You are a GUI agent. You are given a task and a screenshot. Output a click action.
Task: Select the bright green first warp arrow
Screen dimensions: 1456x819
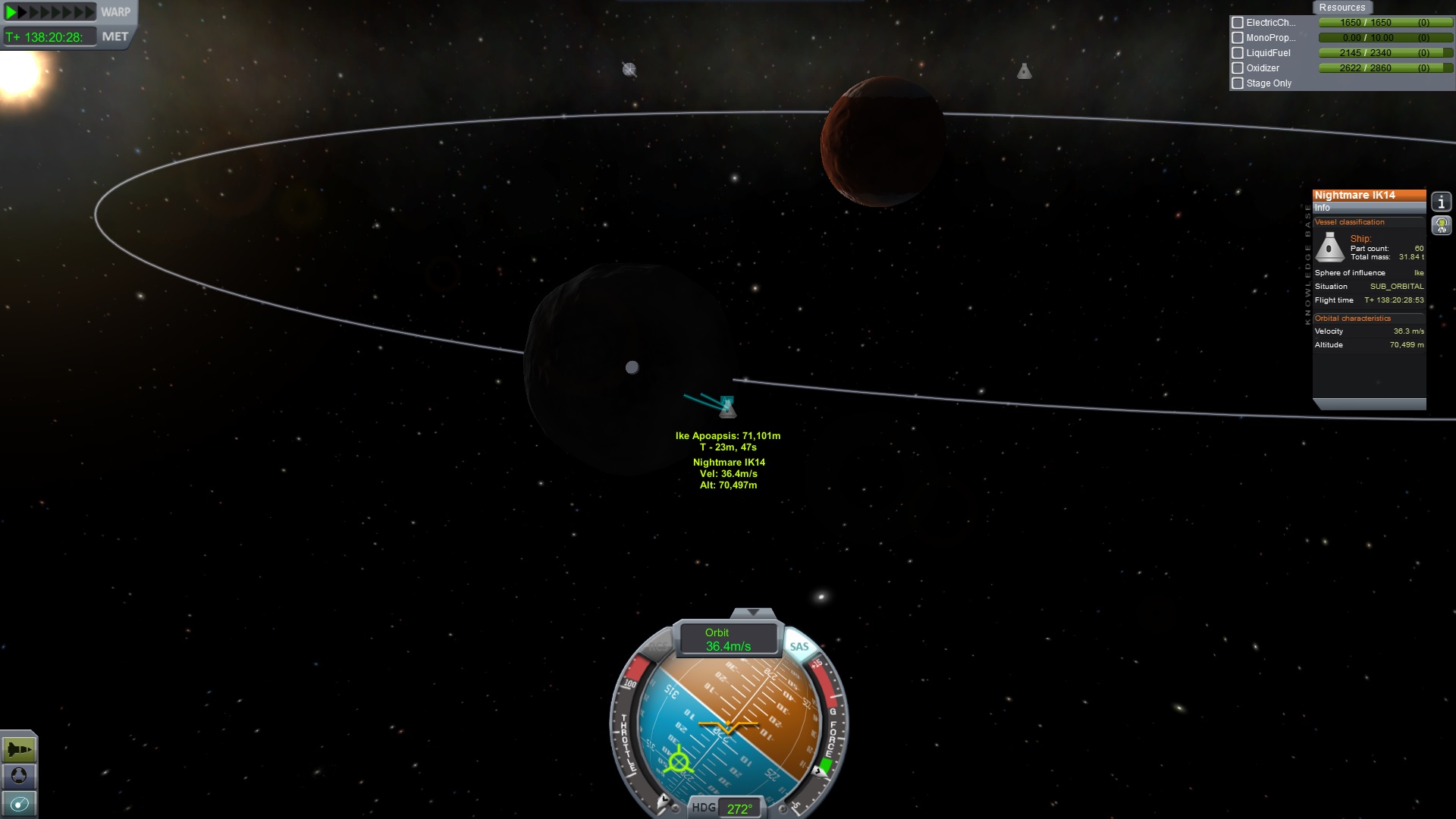11,12
